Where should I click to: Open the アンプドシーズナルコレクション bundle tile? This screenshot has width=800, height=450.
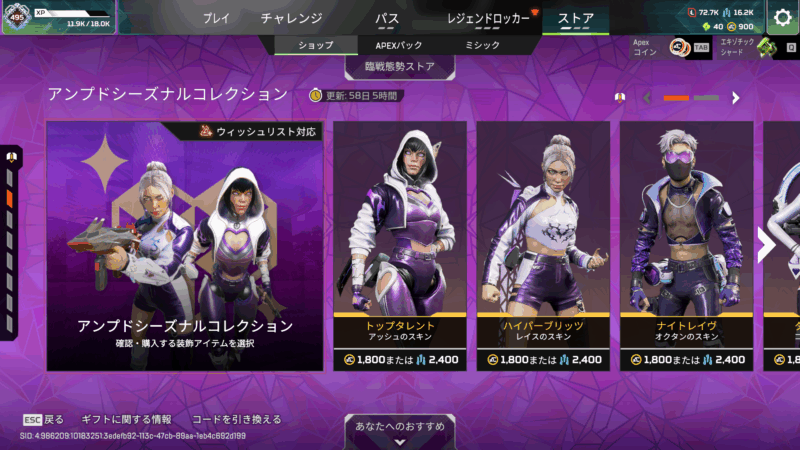pos(185,245)
